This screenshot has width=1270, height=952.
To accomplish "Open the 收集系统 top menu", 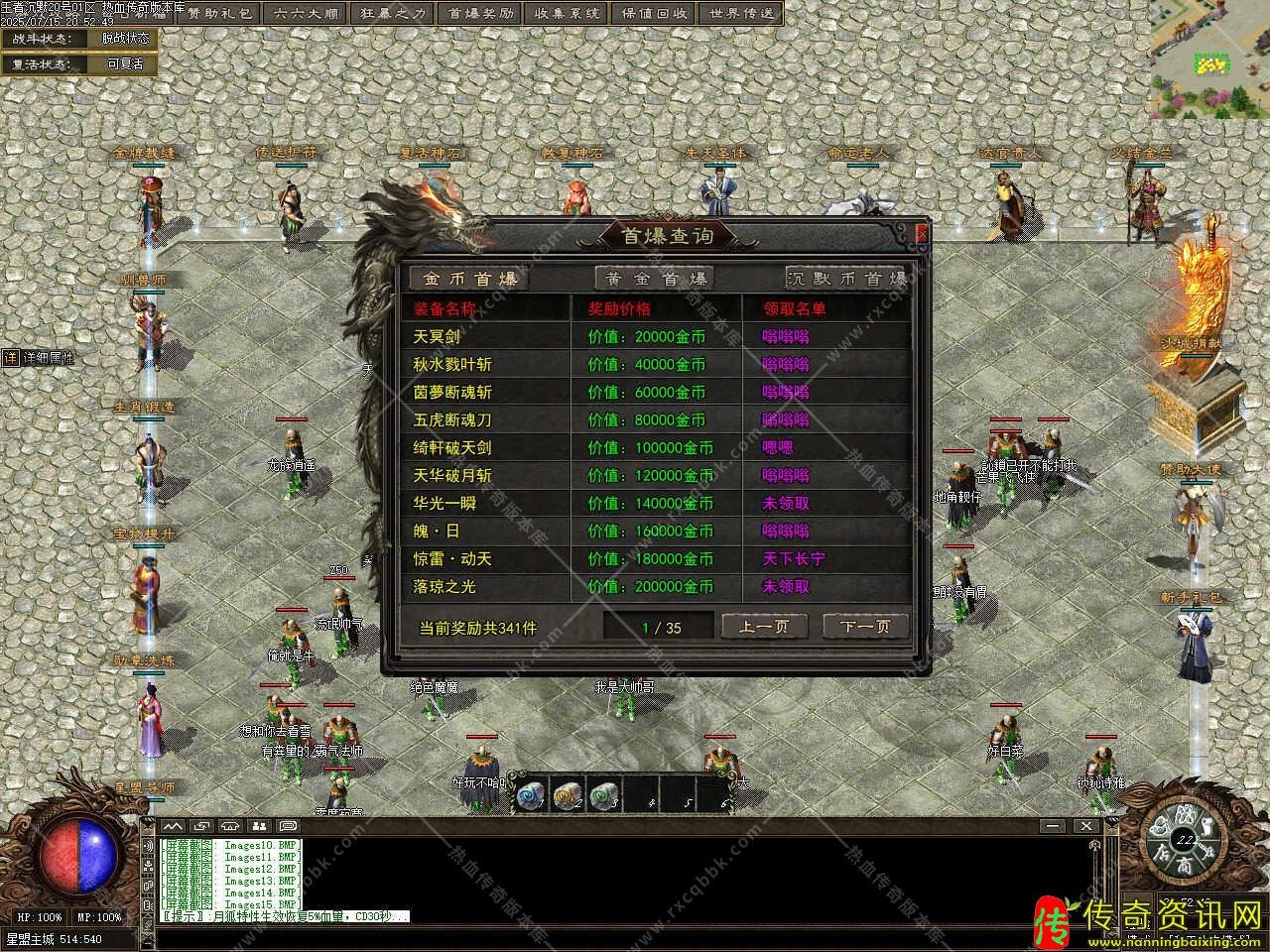I will point(567,14).
